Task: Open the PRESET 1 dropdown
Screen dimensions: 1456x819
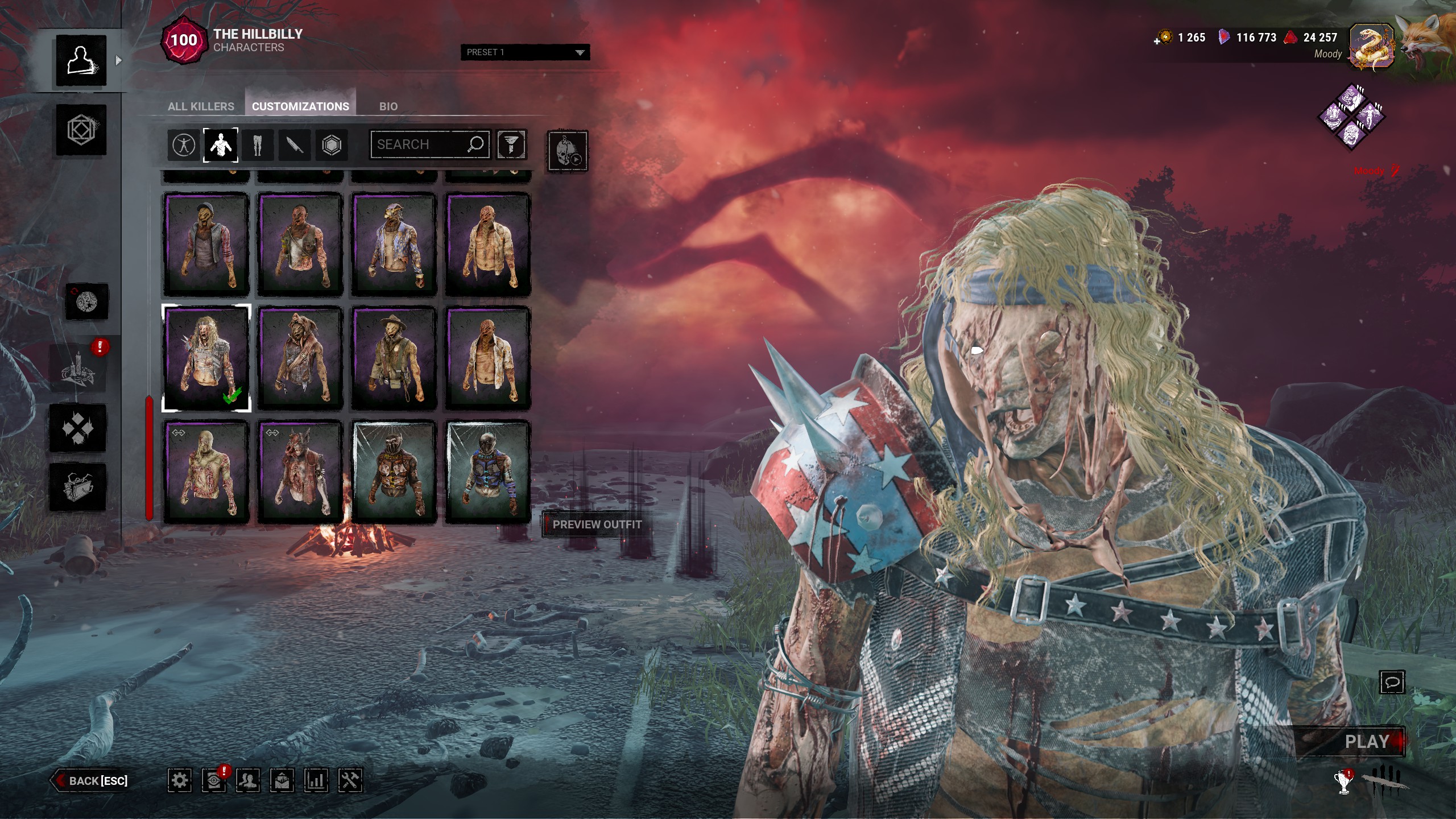Action: click(524, 52)
